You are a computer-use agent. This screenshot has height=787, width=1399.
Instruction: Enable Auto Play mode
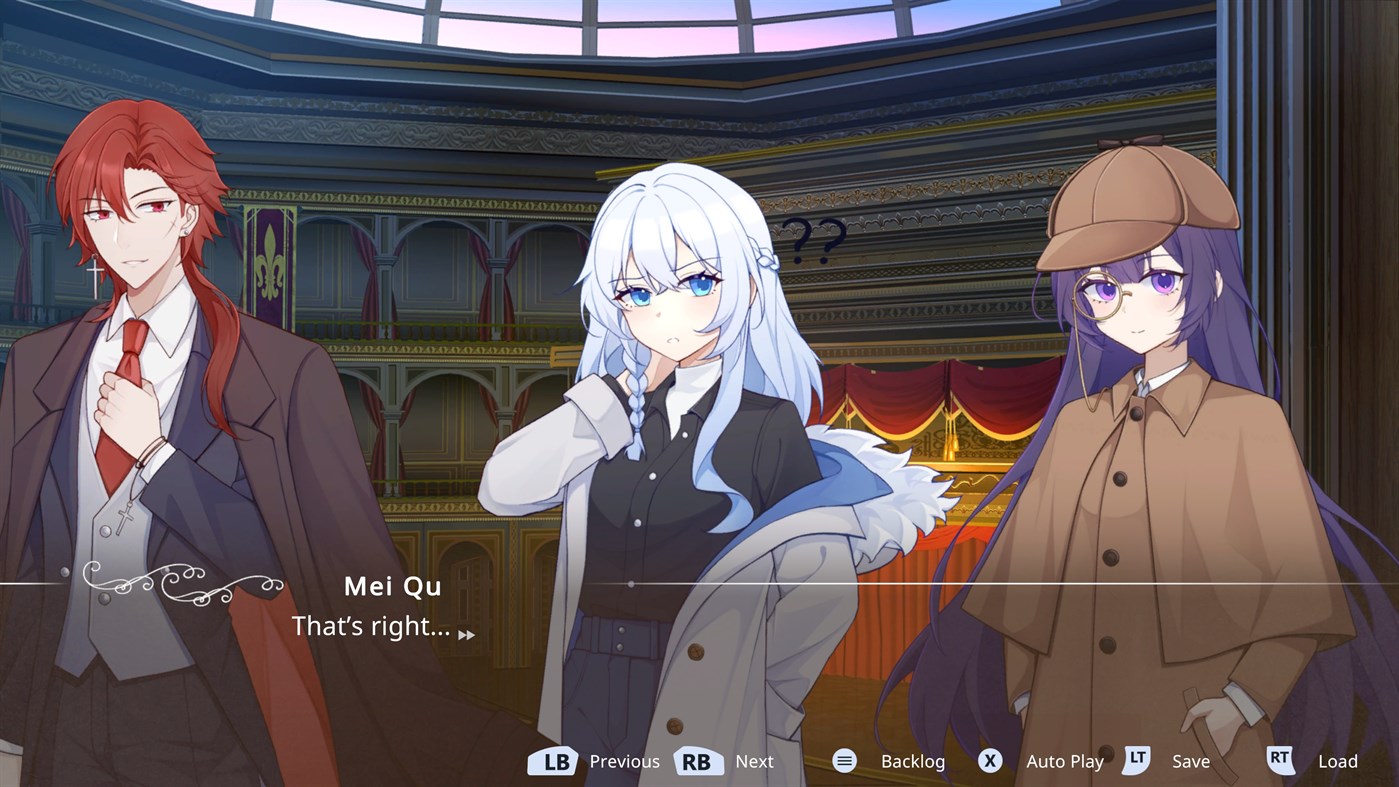989,761
